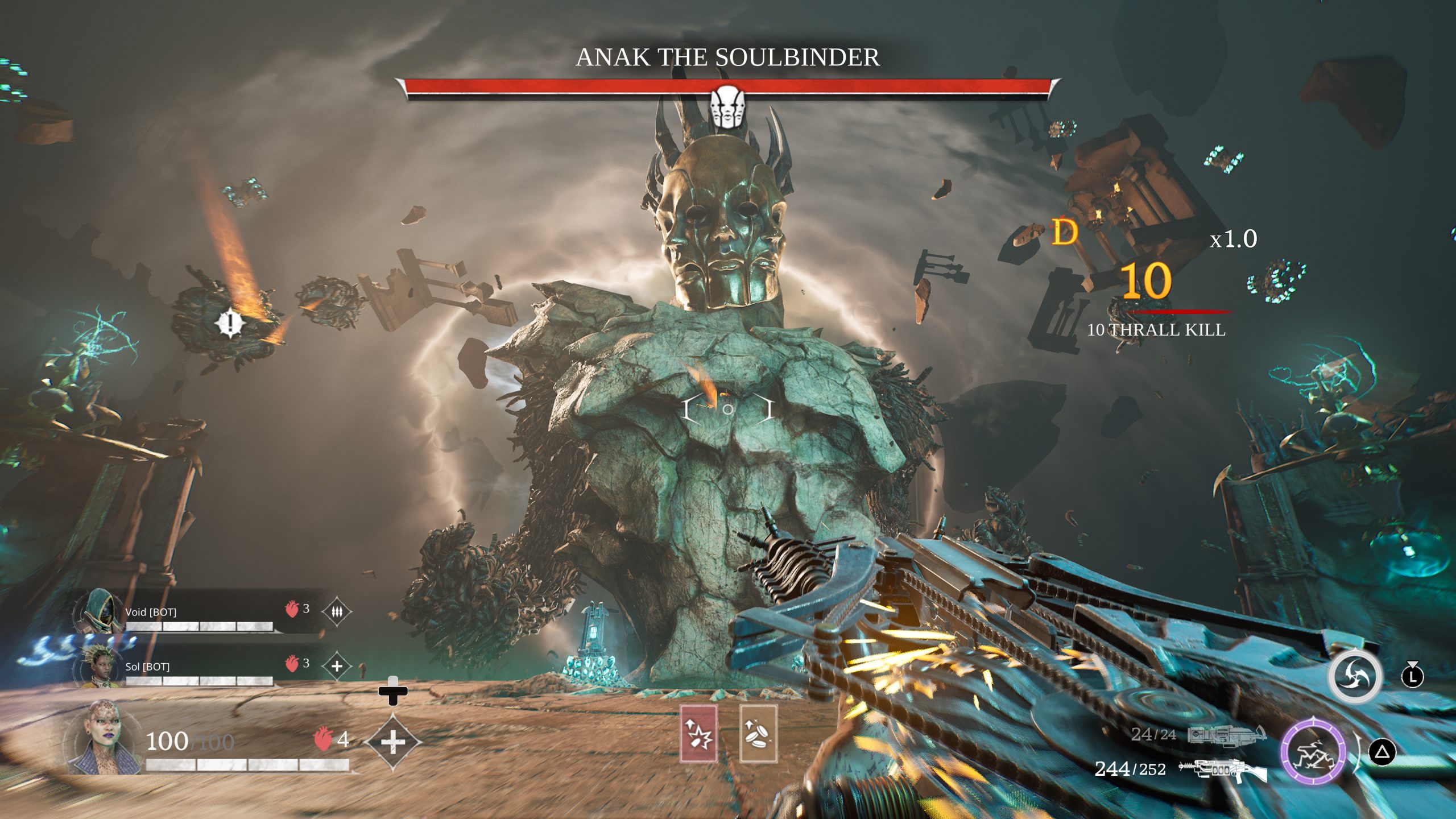The image size is (1456, 819).
Task: Choose the tan coins card
Action: [x=758, y=734]
